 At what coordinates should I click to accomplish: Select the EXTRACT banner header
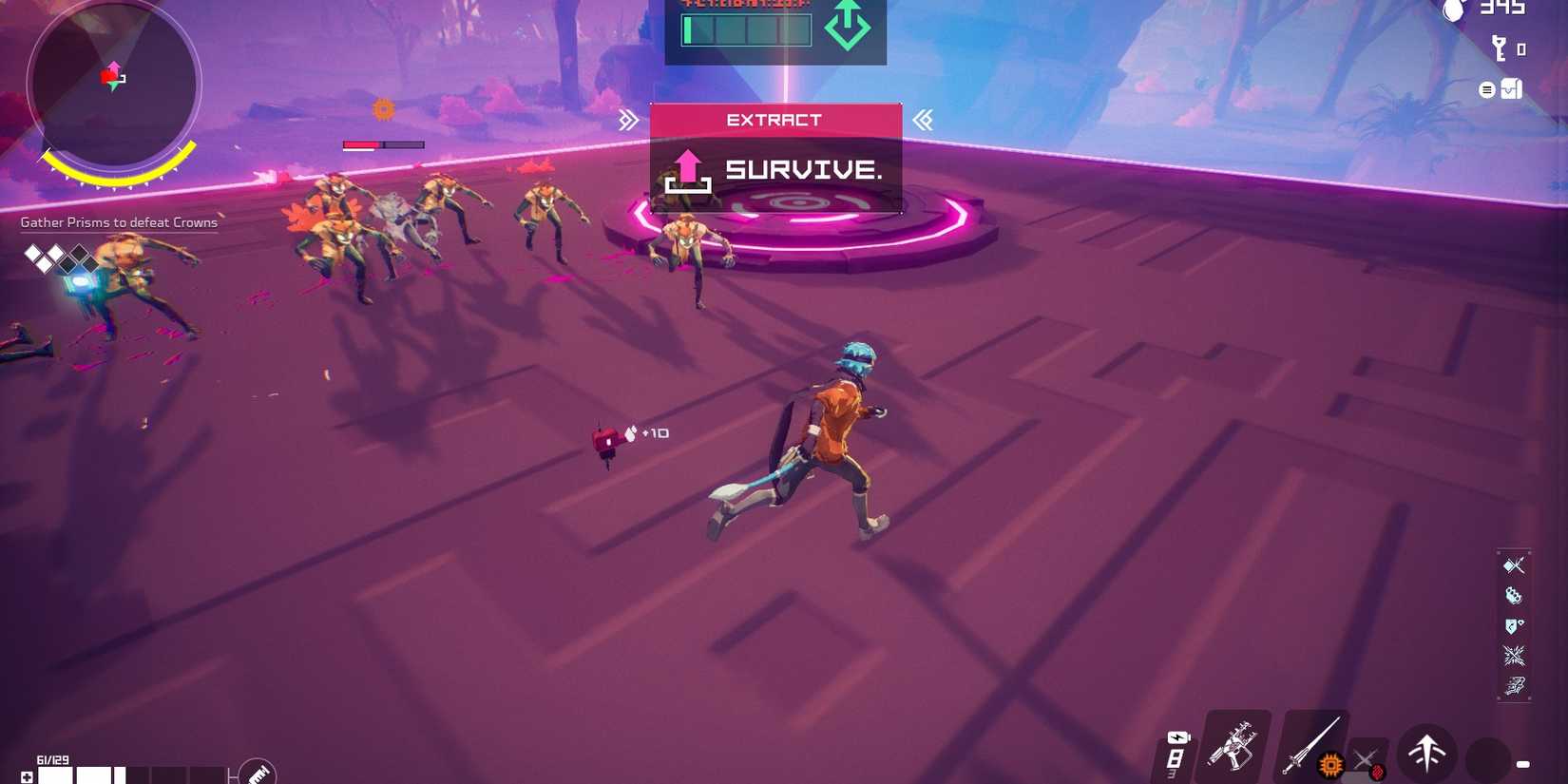pos(774,119)
